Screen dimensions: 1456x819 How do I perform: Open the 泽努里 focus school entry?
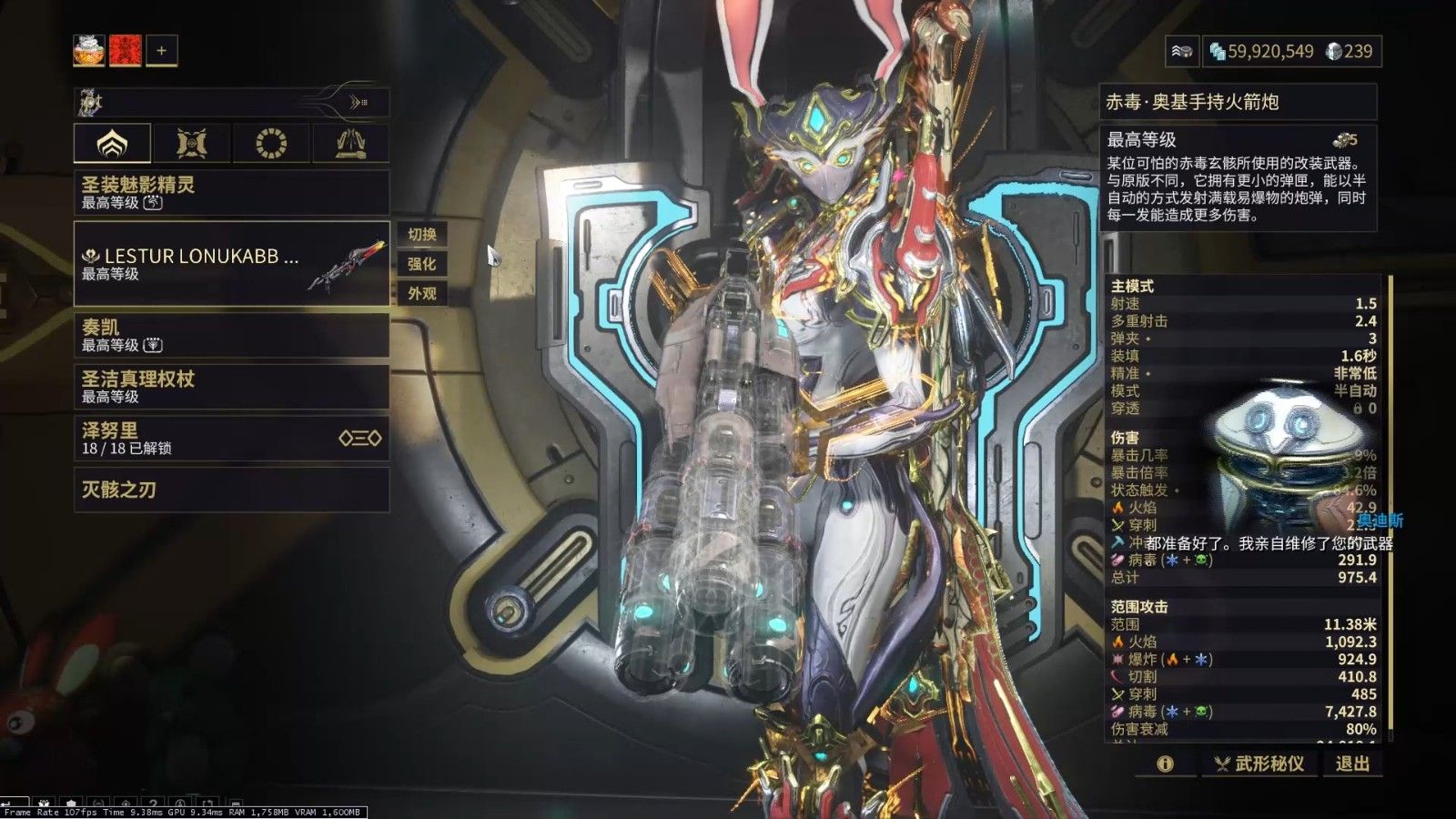click(x=231, y=438)
